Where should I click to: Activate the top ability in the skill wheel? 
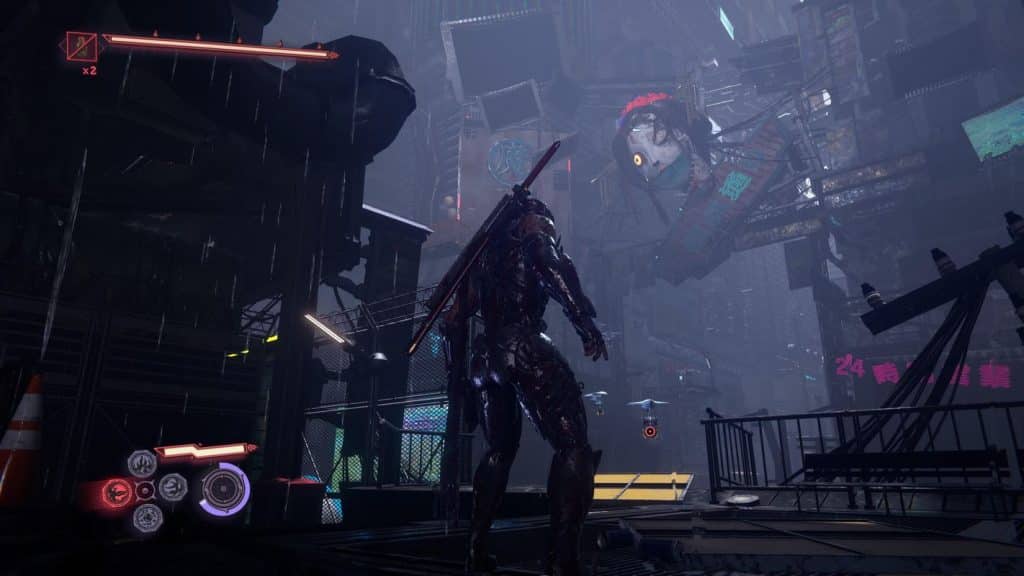tap(142, 464)
